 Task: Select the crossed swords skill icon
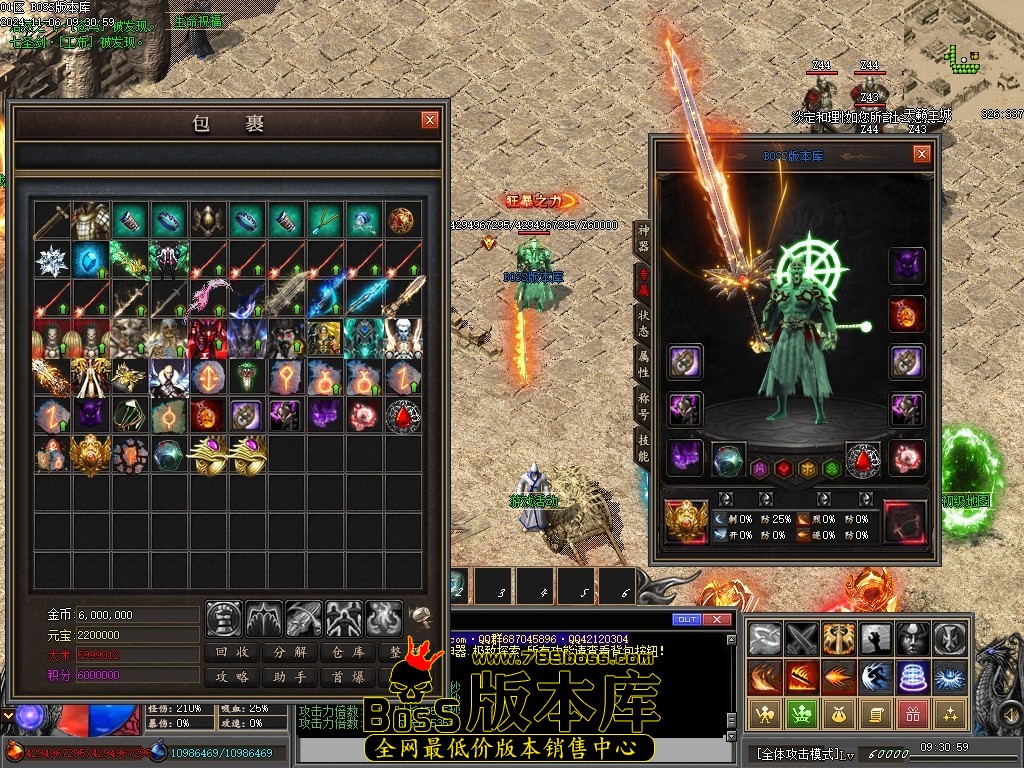click(800, 638)
